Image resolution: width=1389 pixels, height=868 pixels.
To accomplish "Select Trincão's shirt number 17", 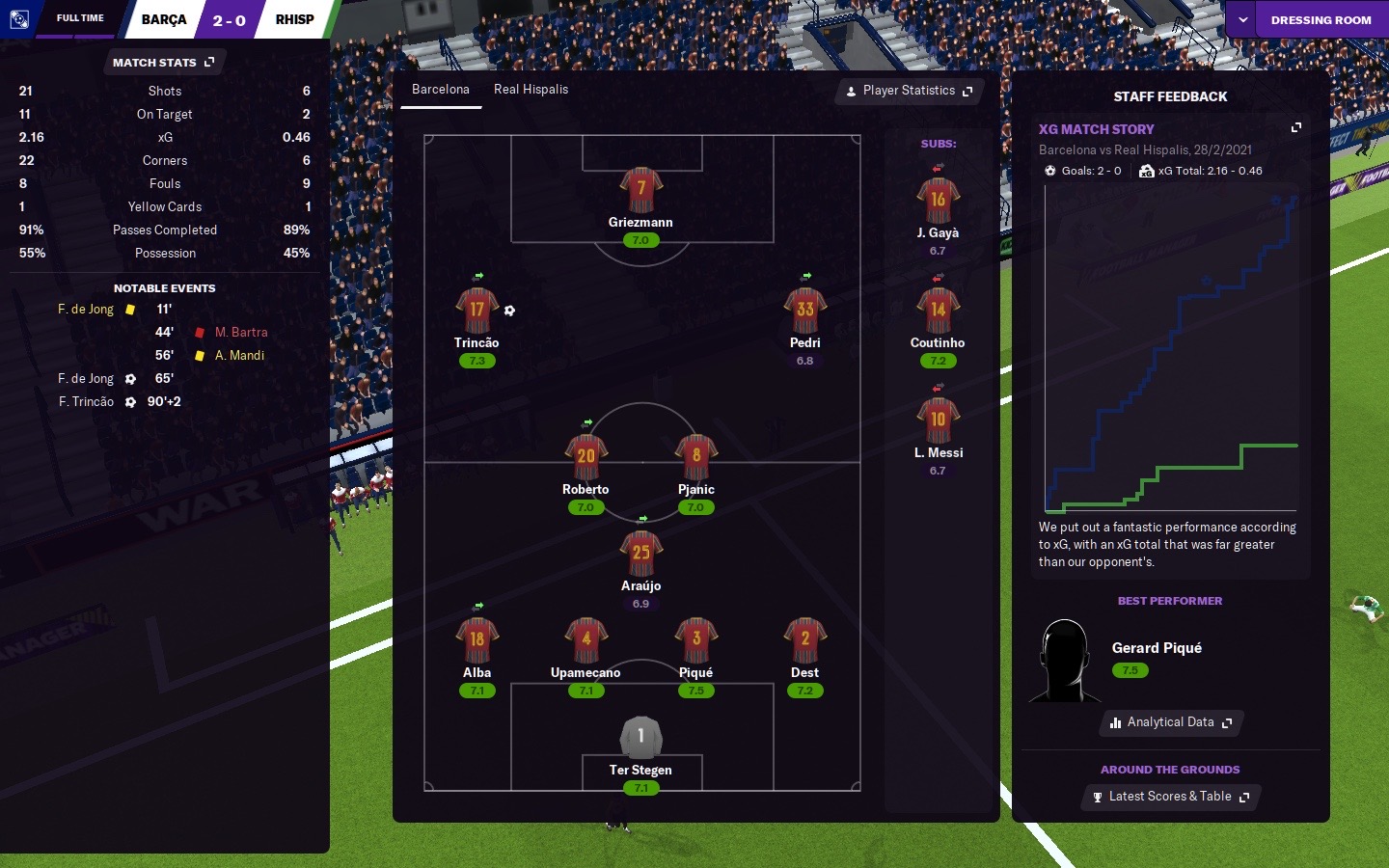I will coord(477,311).
